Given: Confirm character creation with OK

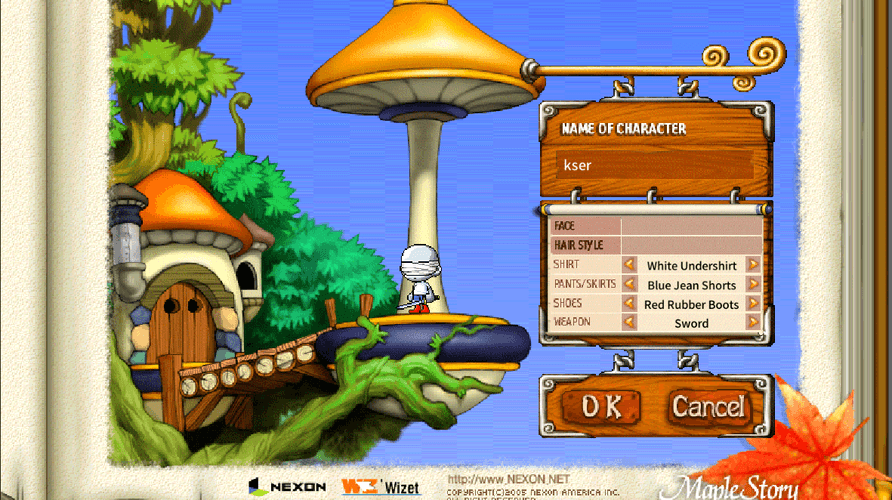Looking at the screenshot, I should tap(602, 406).
